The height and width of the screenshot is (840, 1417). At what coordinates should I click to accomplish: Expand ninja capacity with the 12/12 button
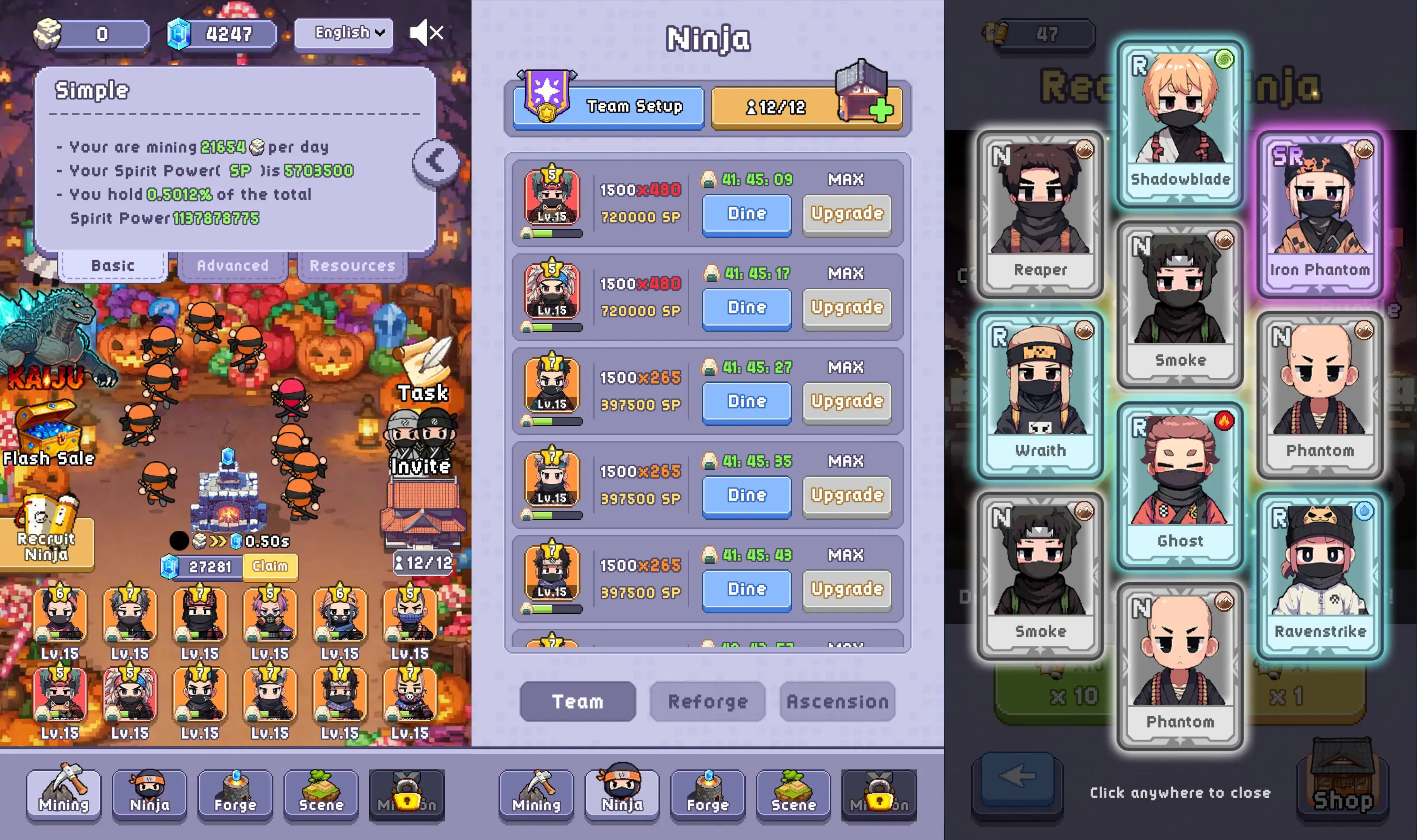pyautogui.click(x=806, y=106)
